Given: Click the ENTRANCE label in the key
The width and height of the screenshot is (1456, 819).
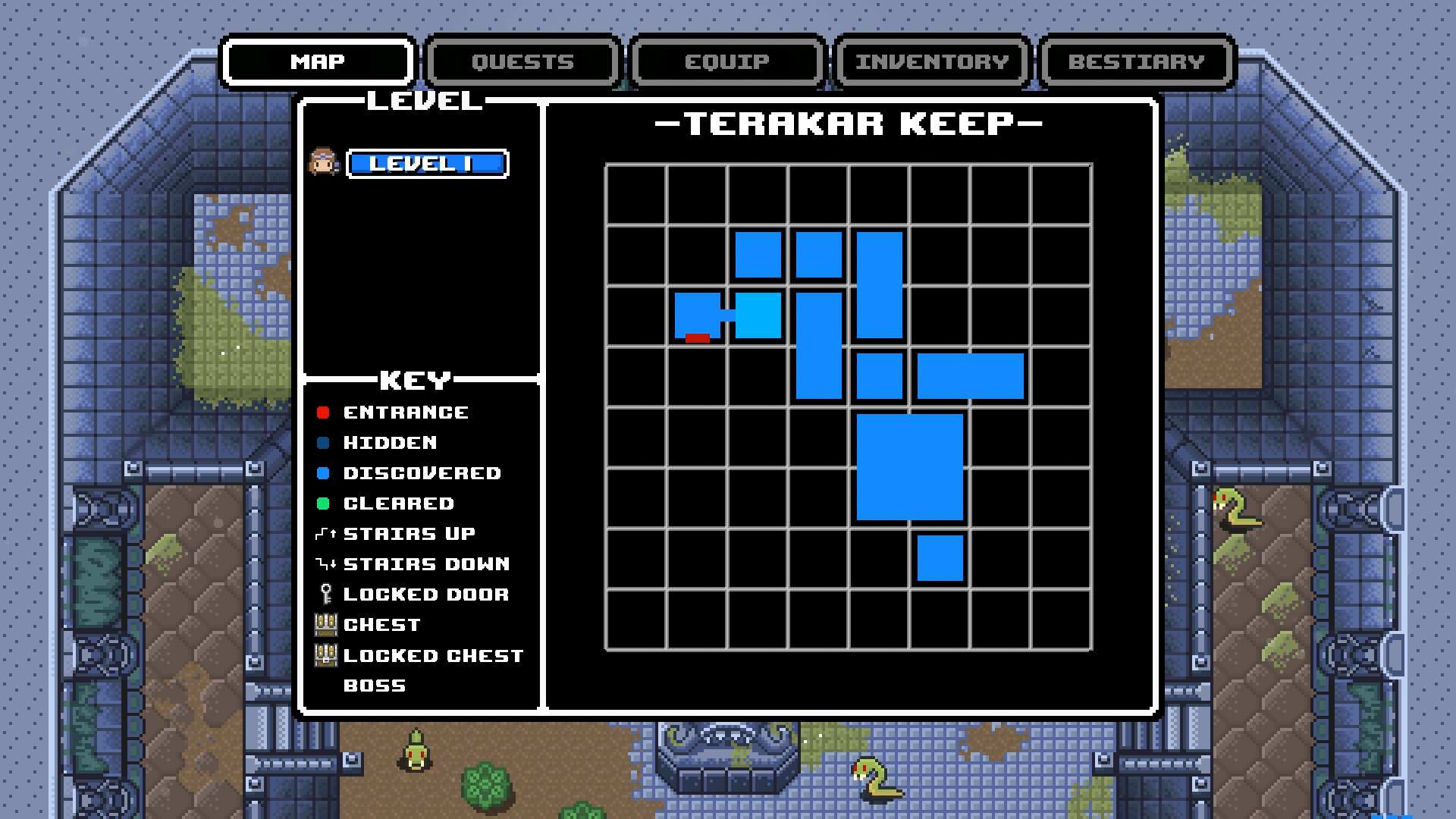Looking at the screenshot, I should [406, 412].
